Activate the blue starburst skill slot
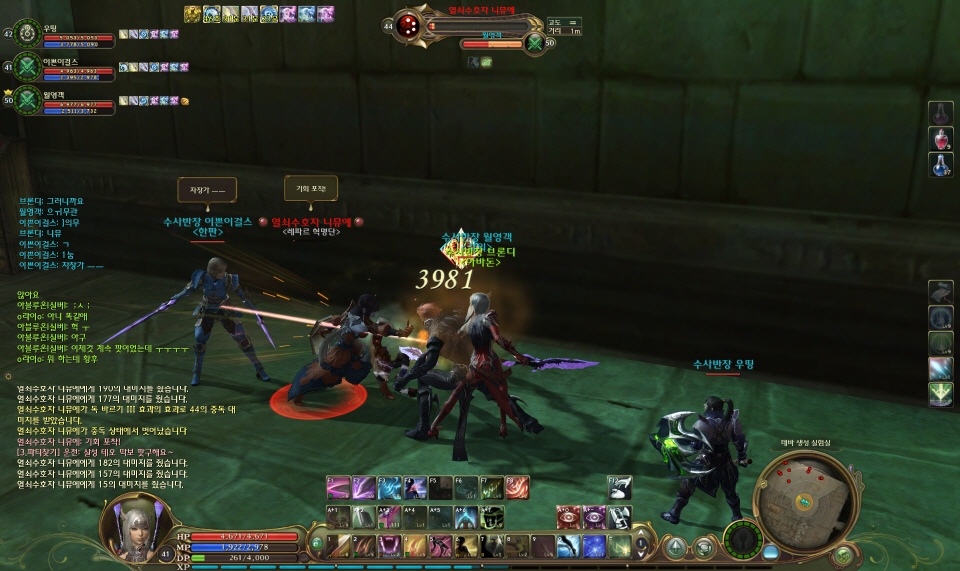Screen dimensions: 960x571 click(594, 546)
